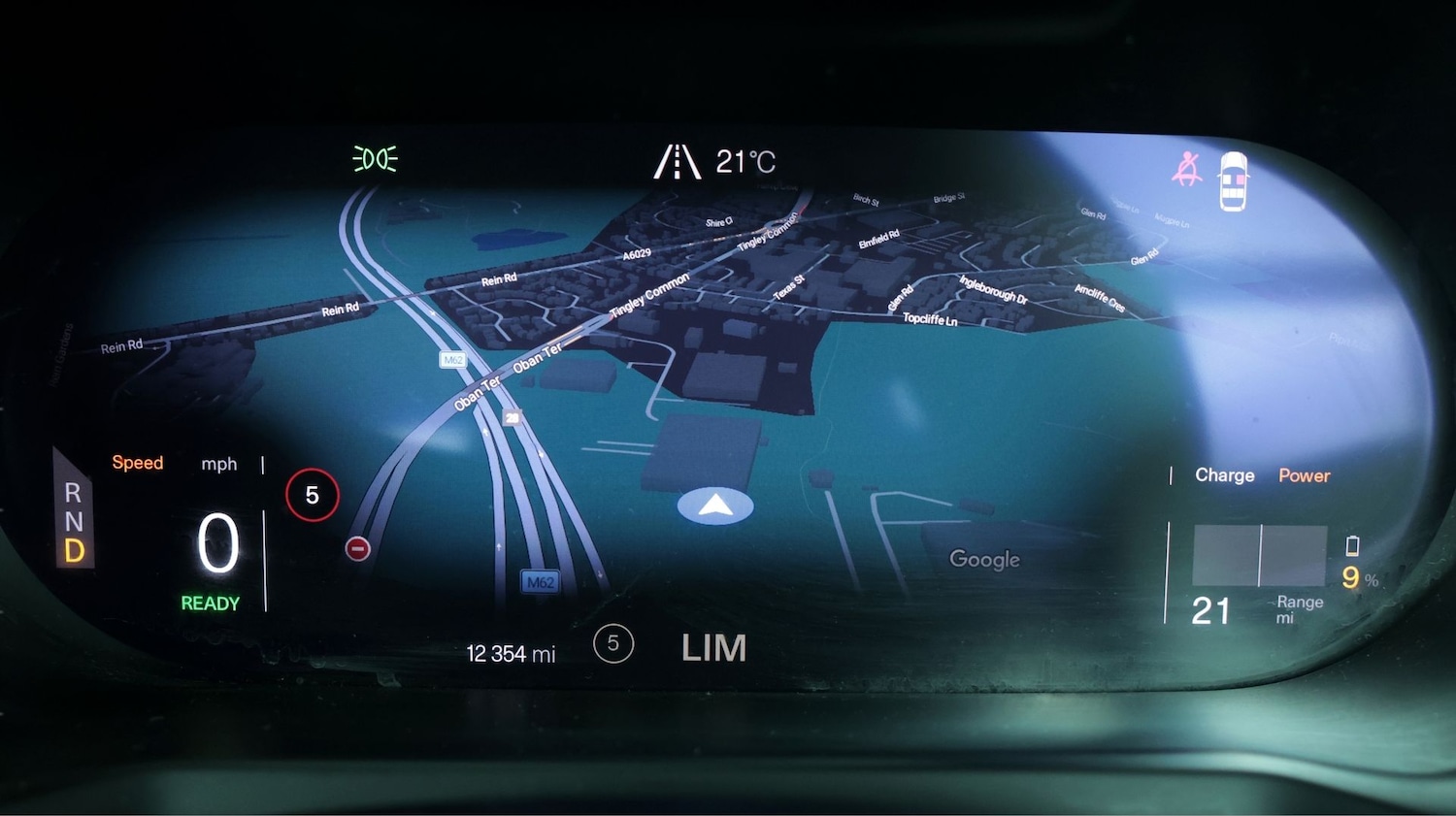Click the battery icon above the percentage
1456x816 pixels.
(x=1352, y=546)
